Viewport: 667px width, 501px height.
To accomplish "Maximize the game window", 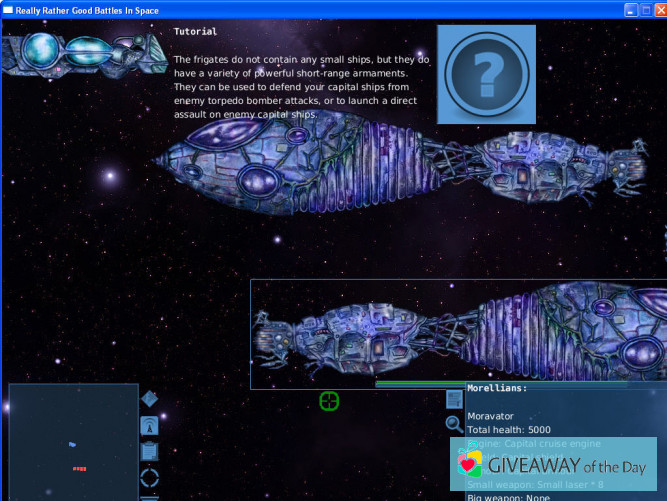I will click(644, 10).
